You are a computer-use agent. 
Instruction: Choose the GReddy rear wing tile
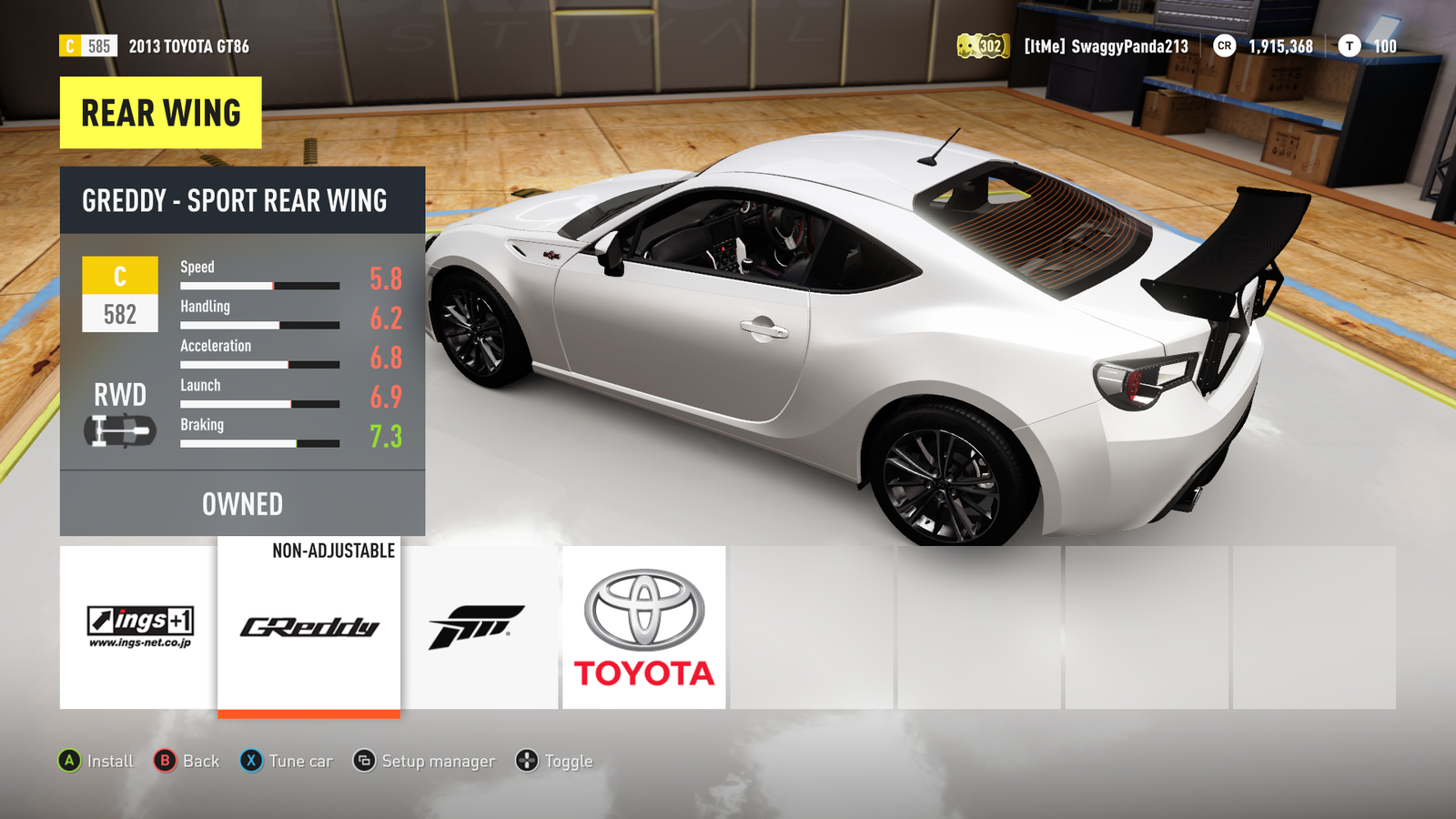pyautogui.click(x=308, y=627)
